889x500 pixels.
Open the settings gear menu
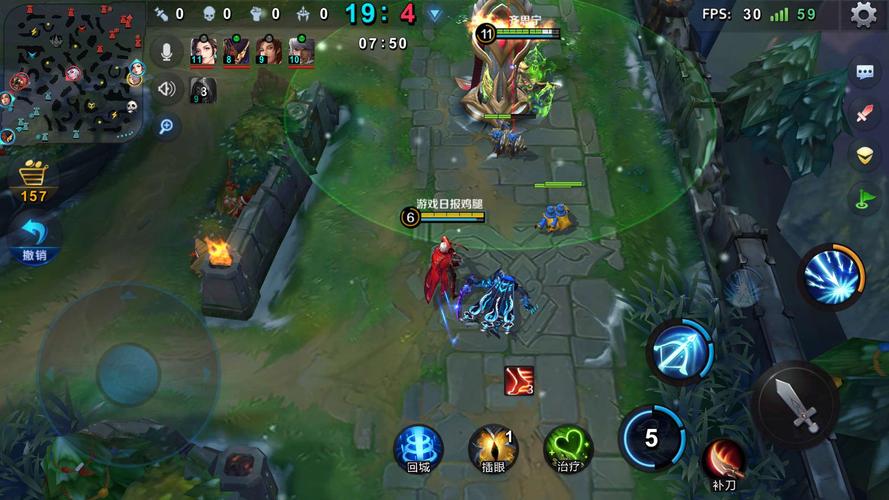(863, 14)
